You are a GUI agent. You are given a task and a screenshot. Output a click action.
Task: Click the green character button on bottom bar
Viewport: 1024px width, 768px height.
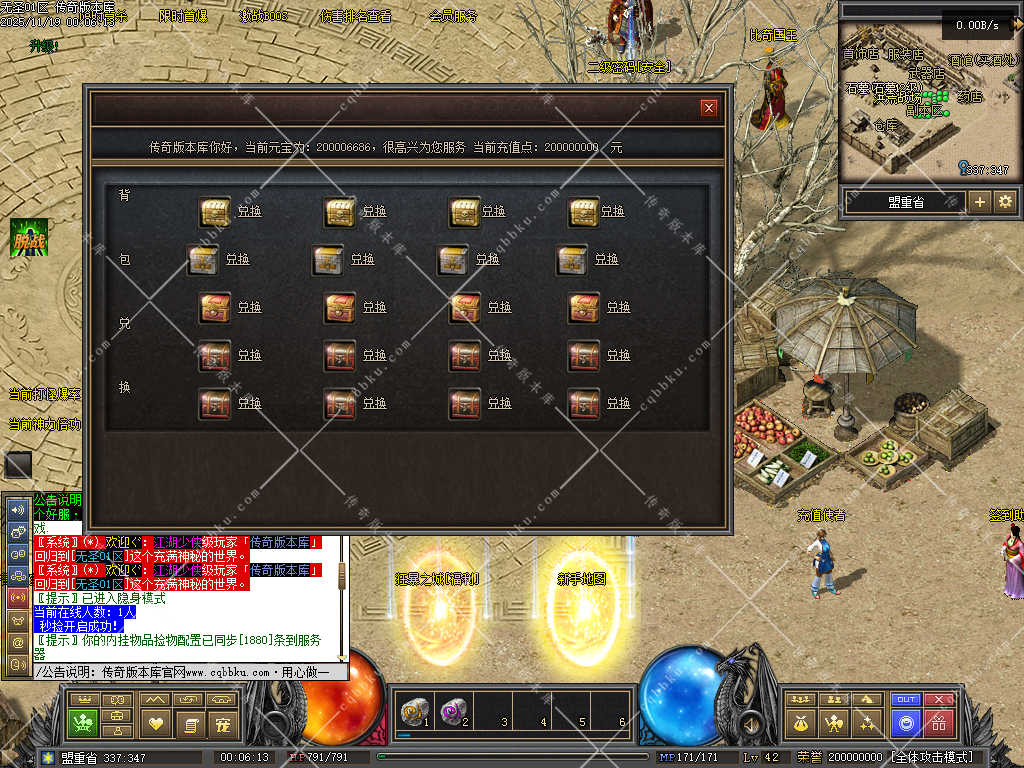pyautogui.click(x=82, y=722)
